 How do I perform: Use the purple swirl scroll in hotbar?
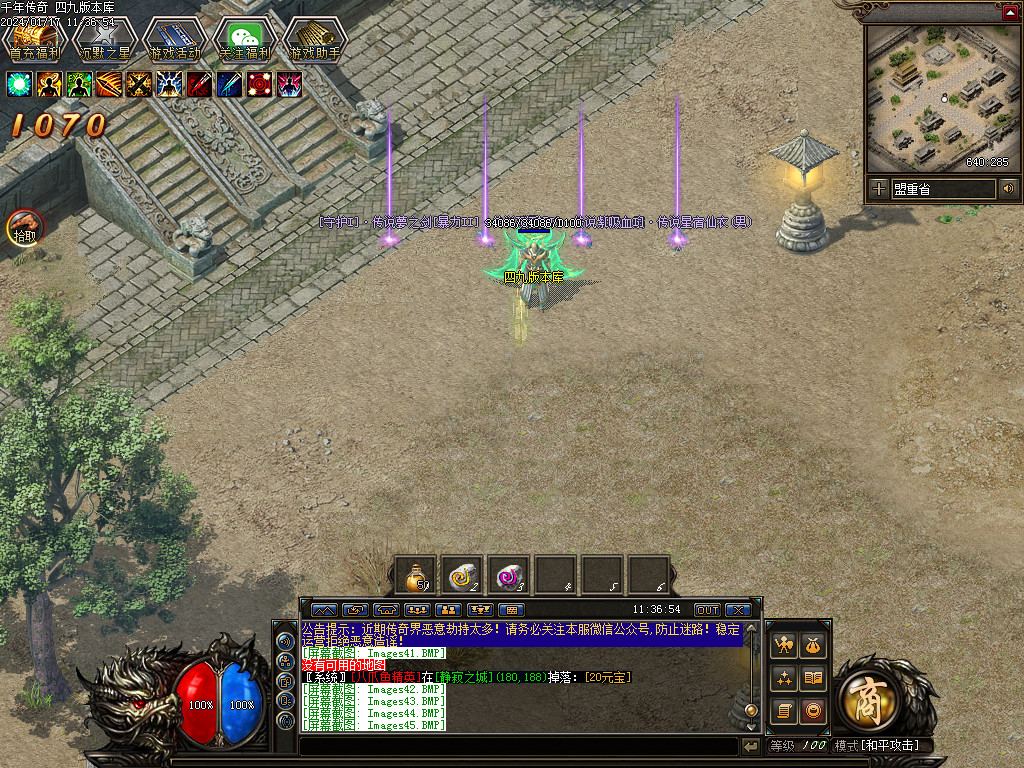[x=509, y=576]
